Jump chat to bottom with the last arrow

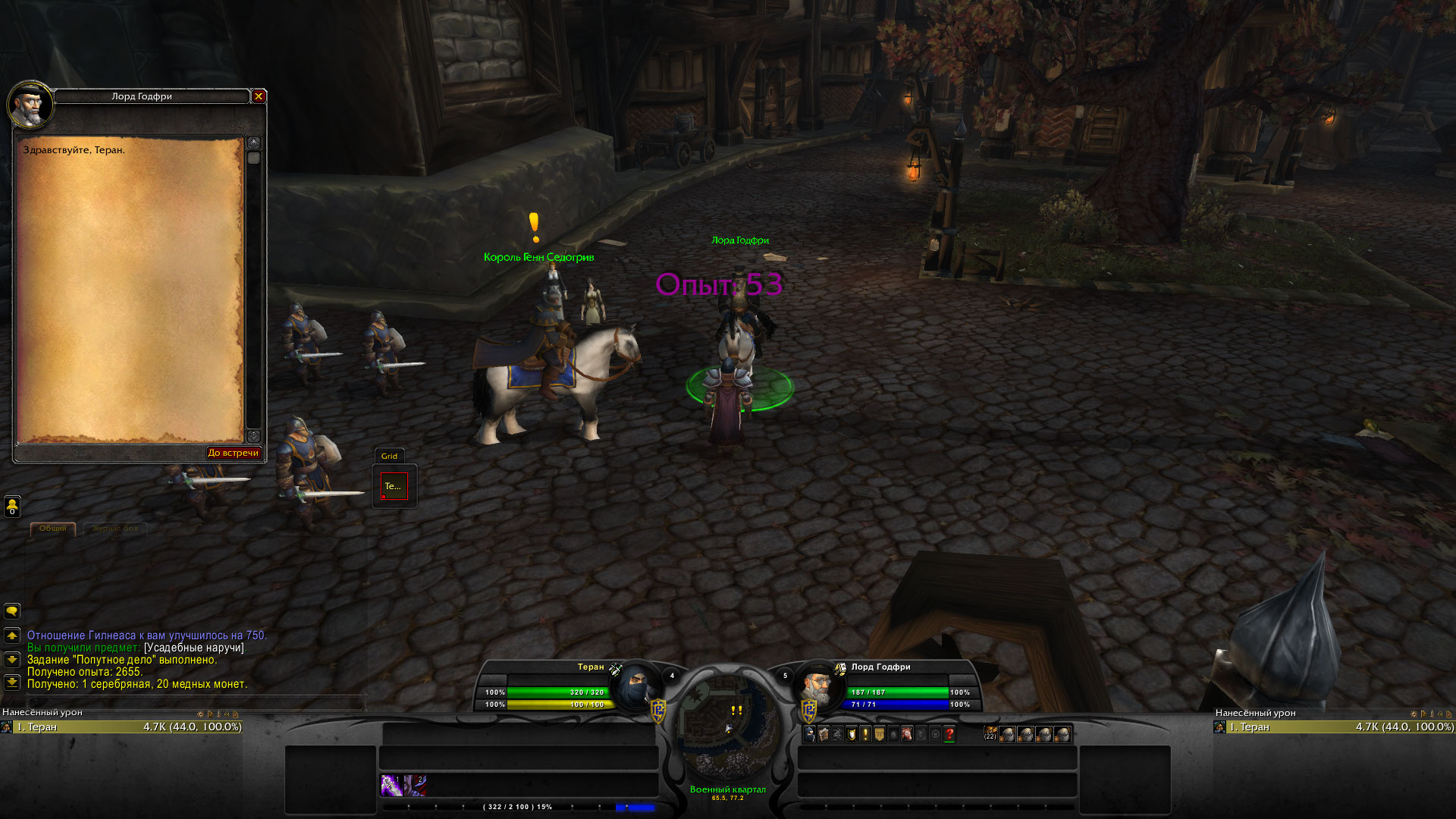point(12,682)
